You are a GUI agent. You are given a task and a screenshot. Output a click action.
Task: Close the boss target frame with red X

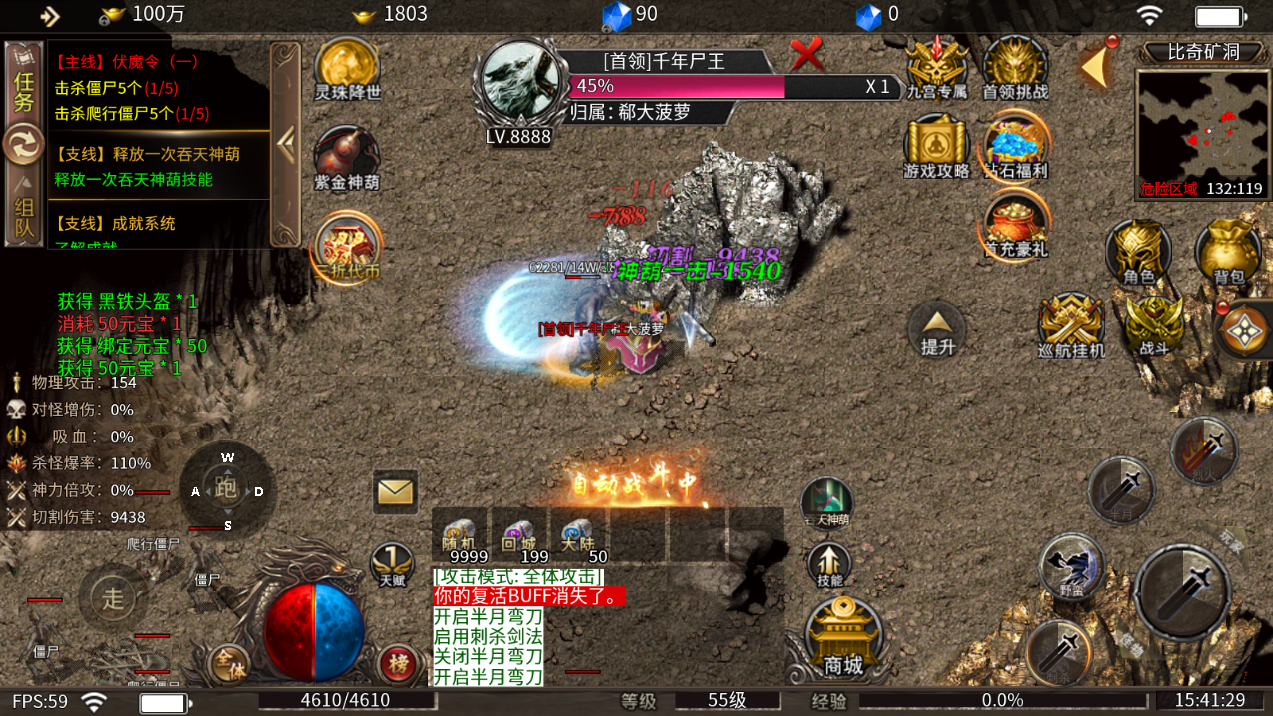(807, 53)
